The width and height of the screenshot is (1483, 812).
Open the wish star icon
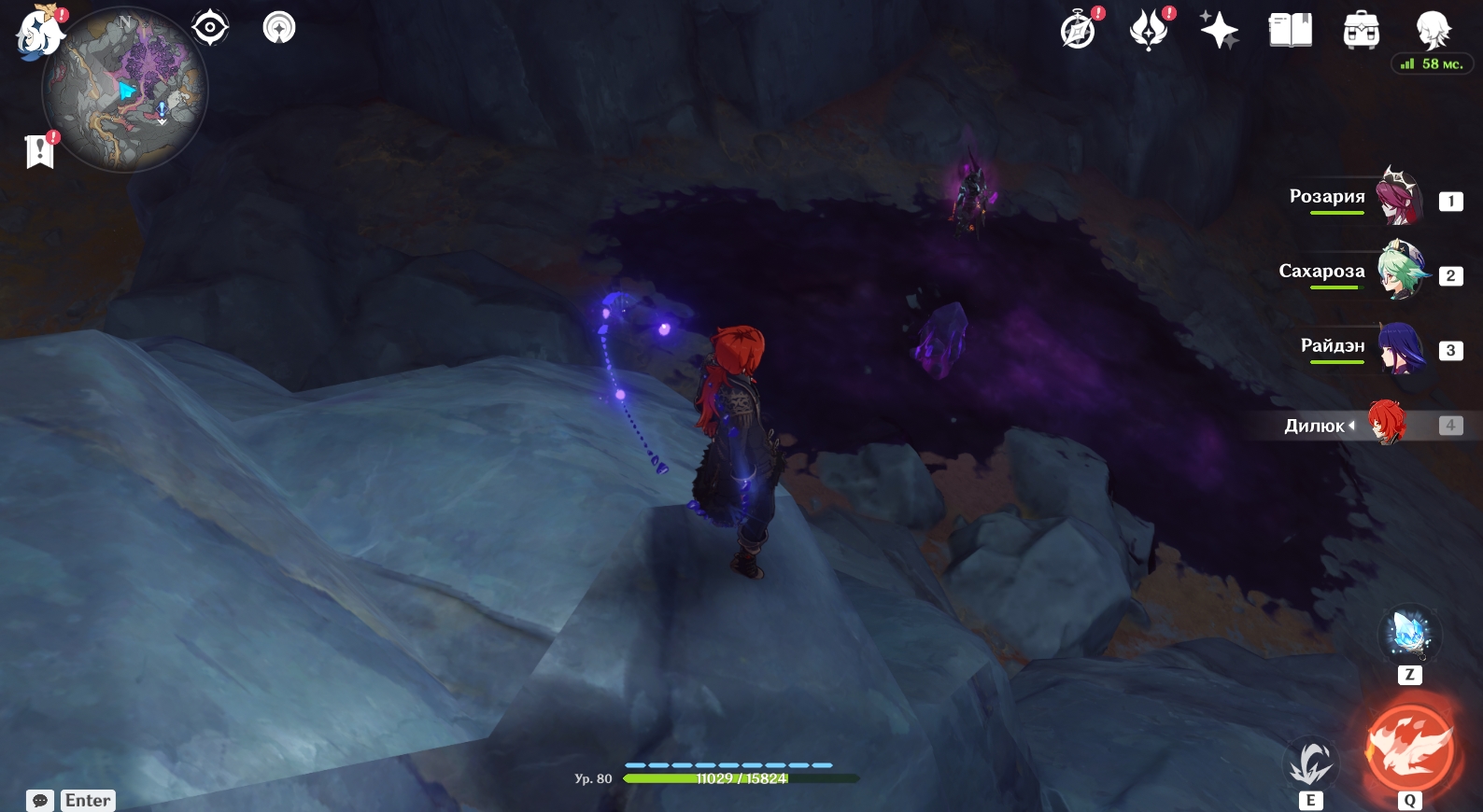point(1219,31)
